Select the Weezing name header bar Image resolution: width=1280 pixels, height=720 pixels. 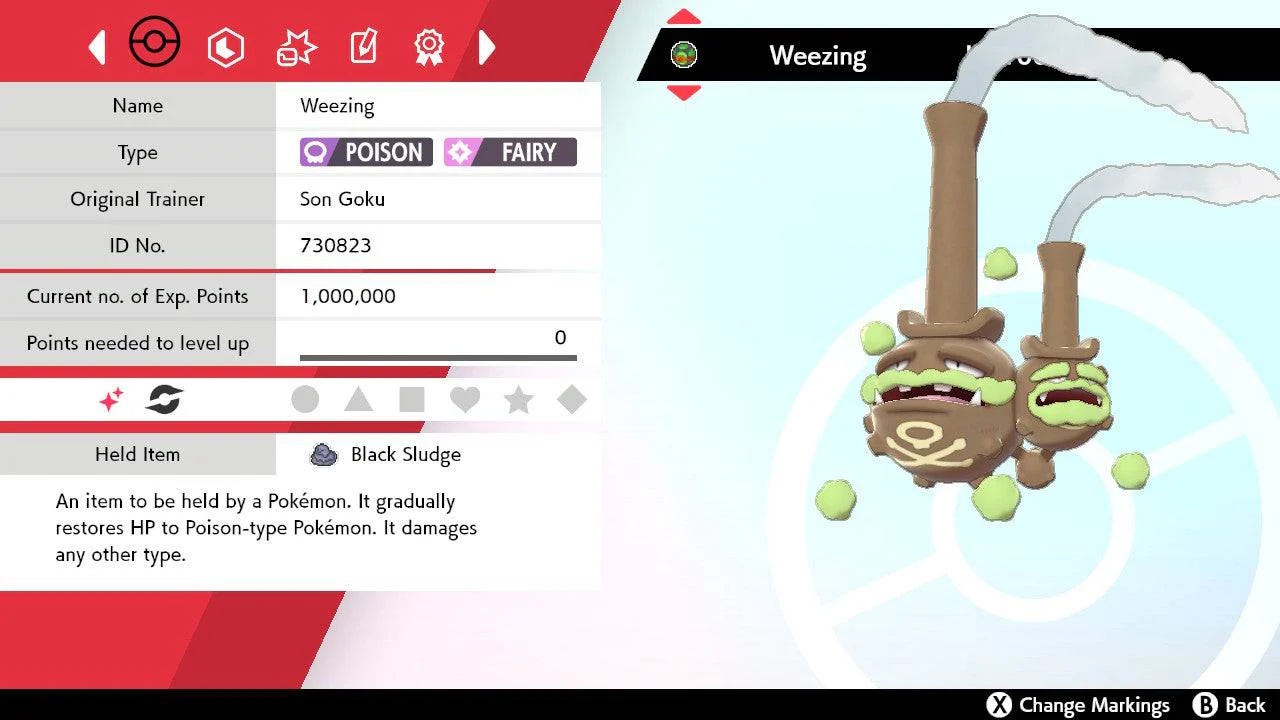817,56
